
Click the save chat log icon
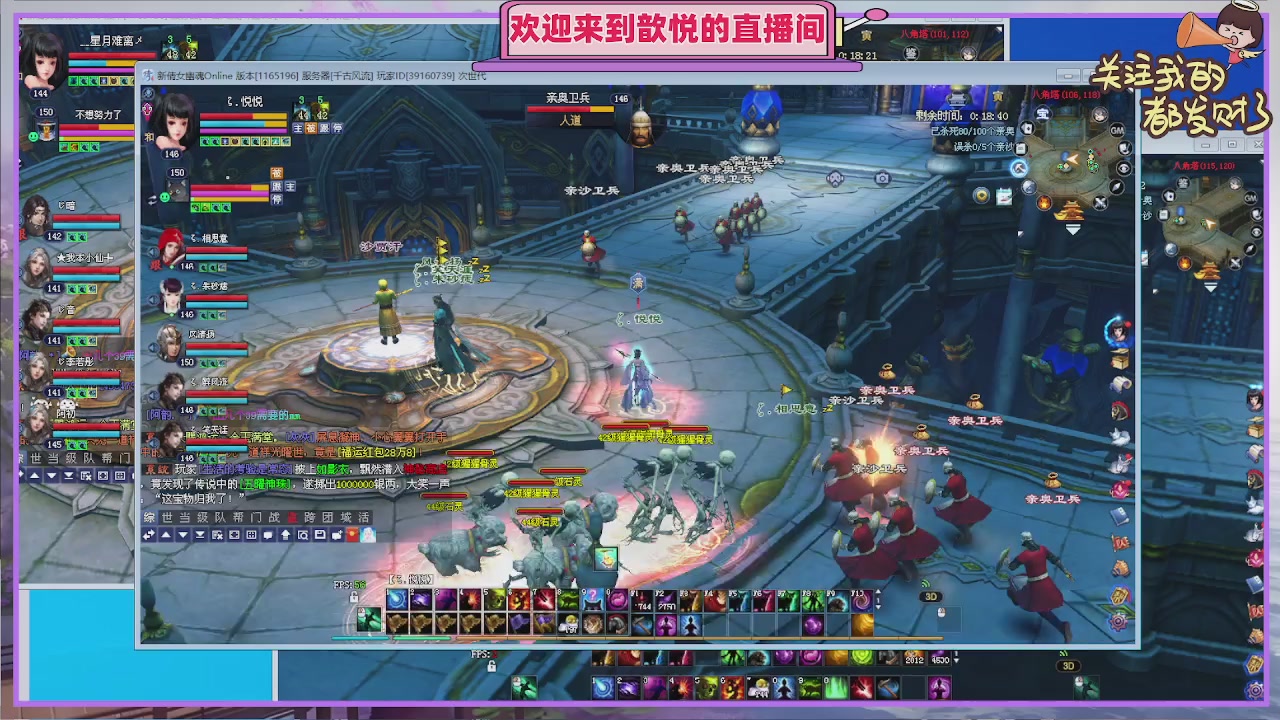318,535
